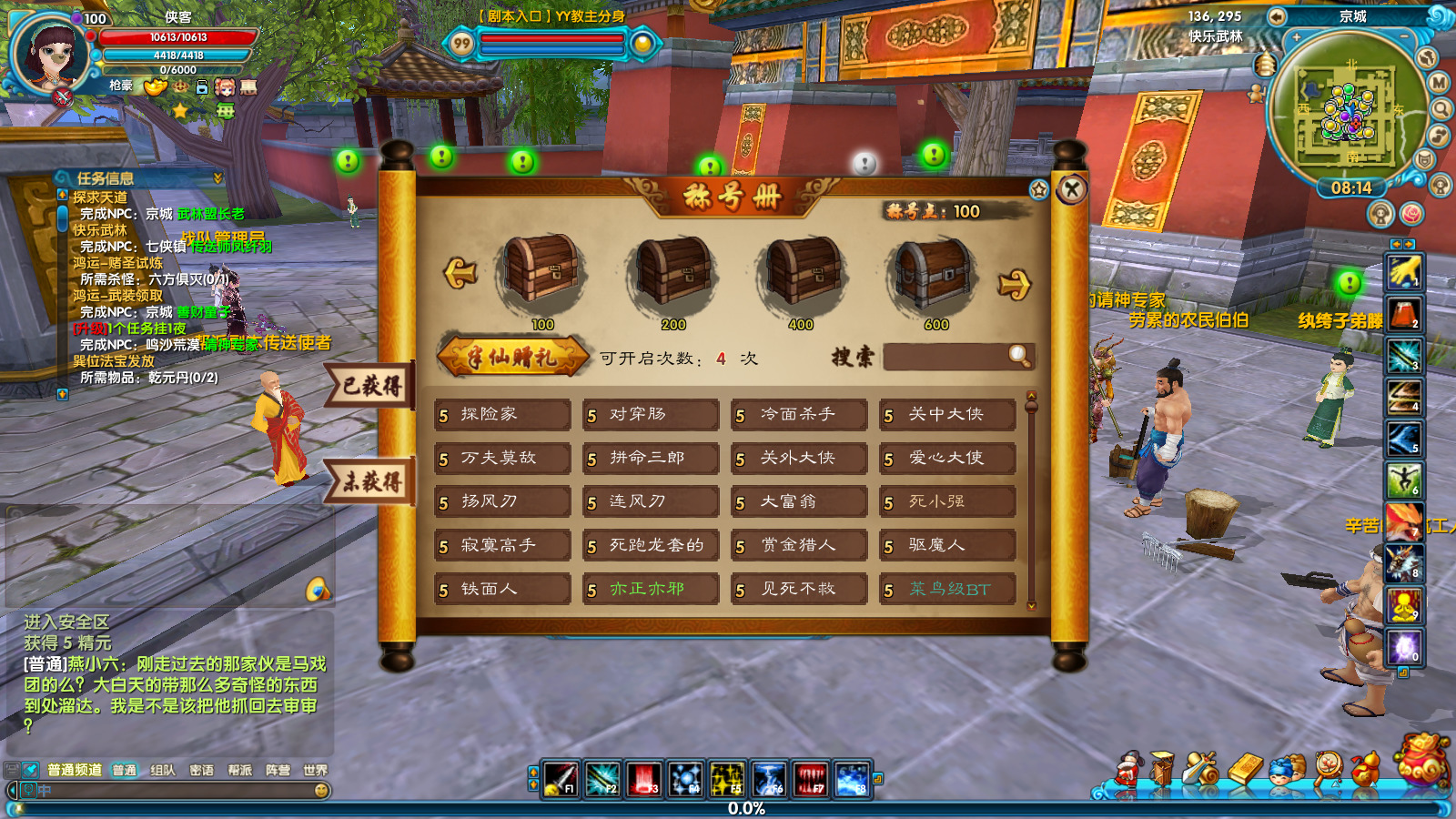The height and width of the screenshot is (819, 1456).
Task: Select the 探险家 title
Action: click(502, 415)
